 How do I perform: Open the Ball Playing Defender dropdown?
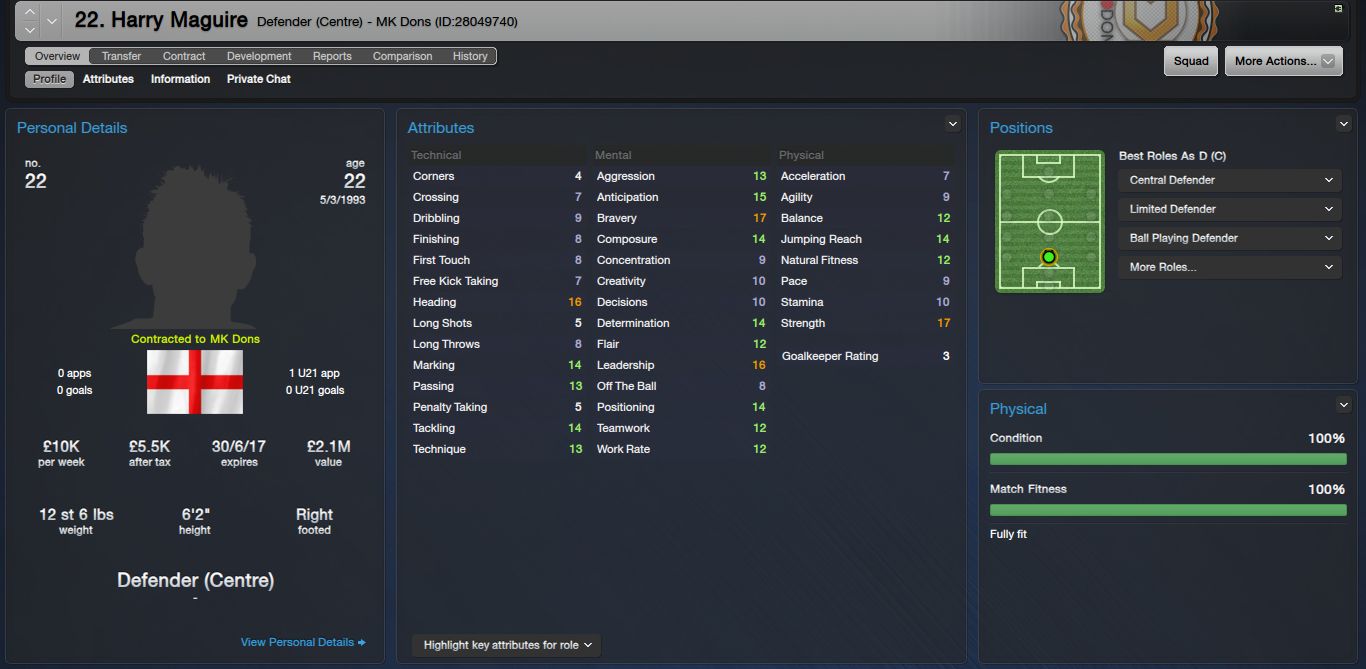pos(1229,238)
